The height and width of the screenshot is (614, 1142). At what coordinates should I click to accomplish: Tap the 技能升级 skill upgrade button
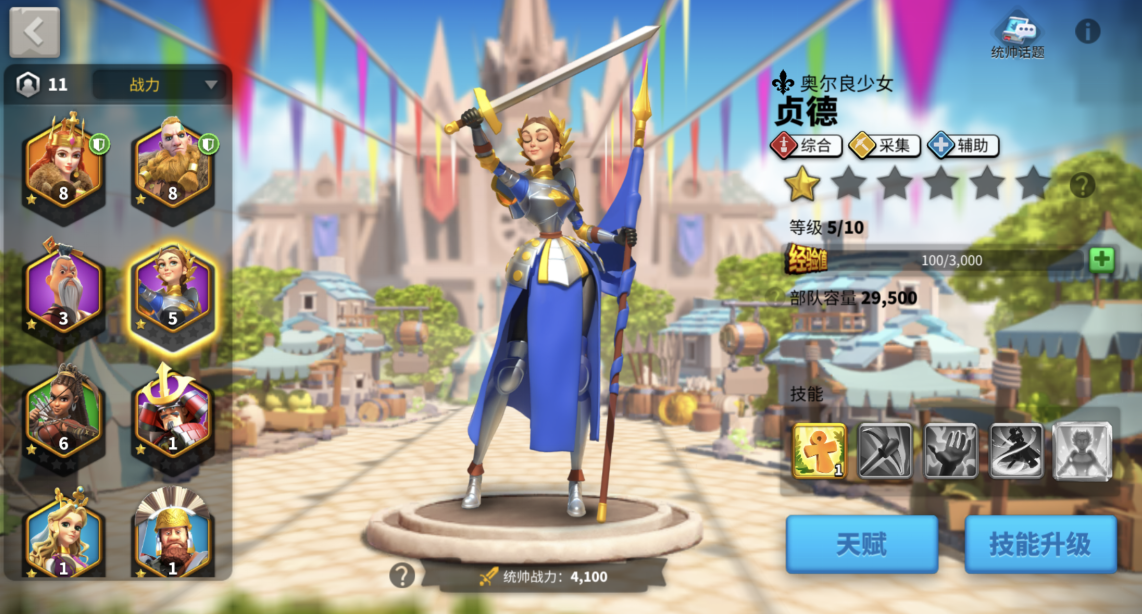[1040, 544]
